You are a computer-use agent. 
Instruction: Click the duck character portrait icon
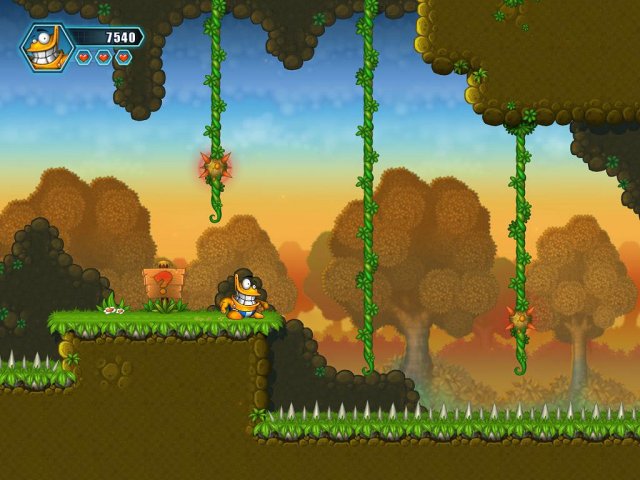point(46,47)
